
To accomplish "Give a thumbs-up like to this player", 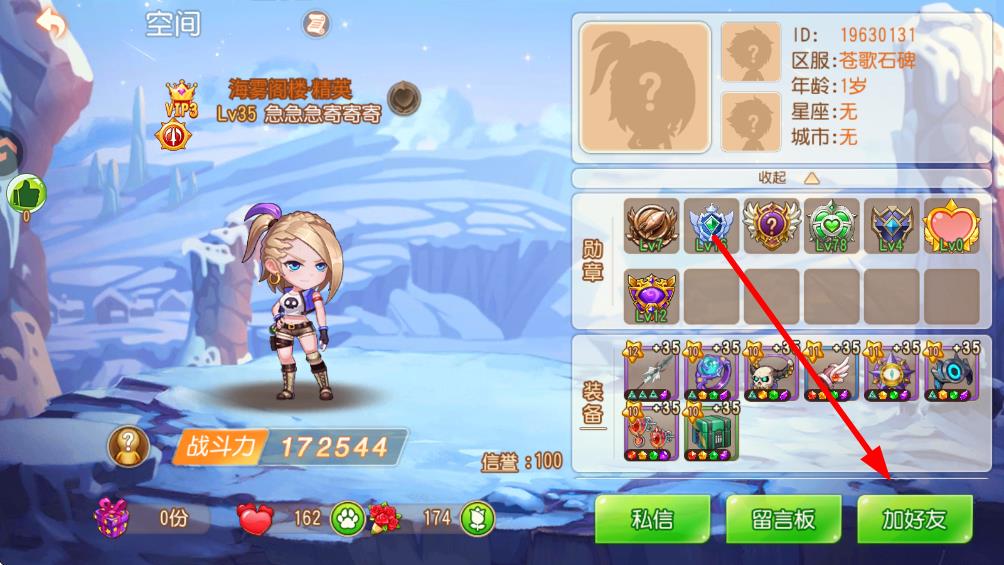I will click(27, 192).
